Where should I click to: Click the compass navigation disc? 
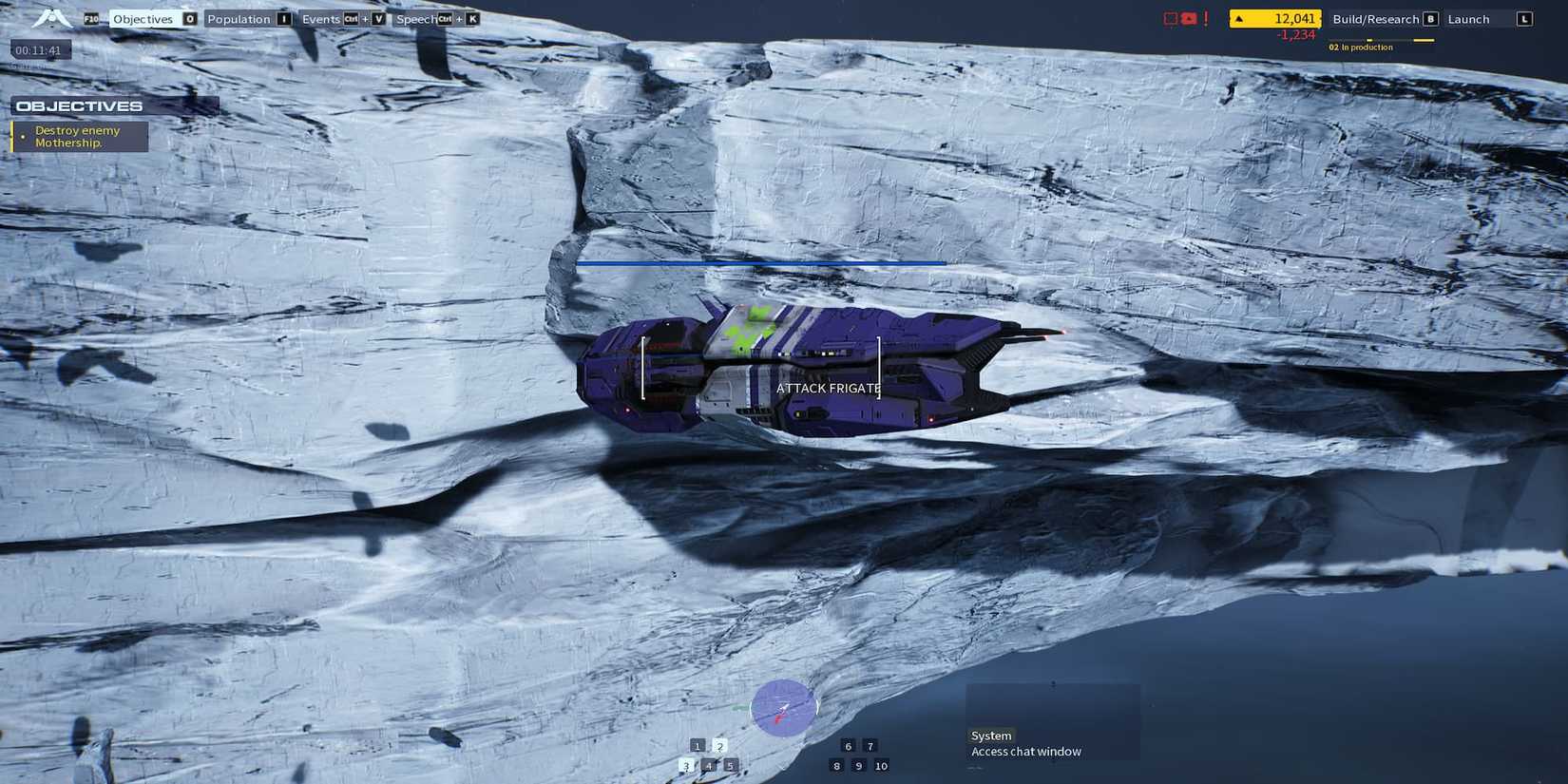pos(785,707)
